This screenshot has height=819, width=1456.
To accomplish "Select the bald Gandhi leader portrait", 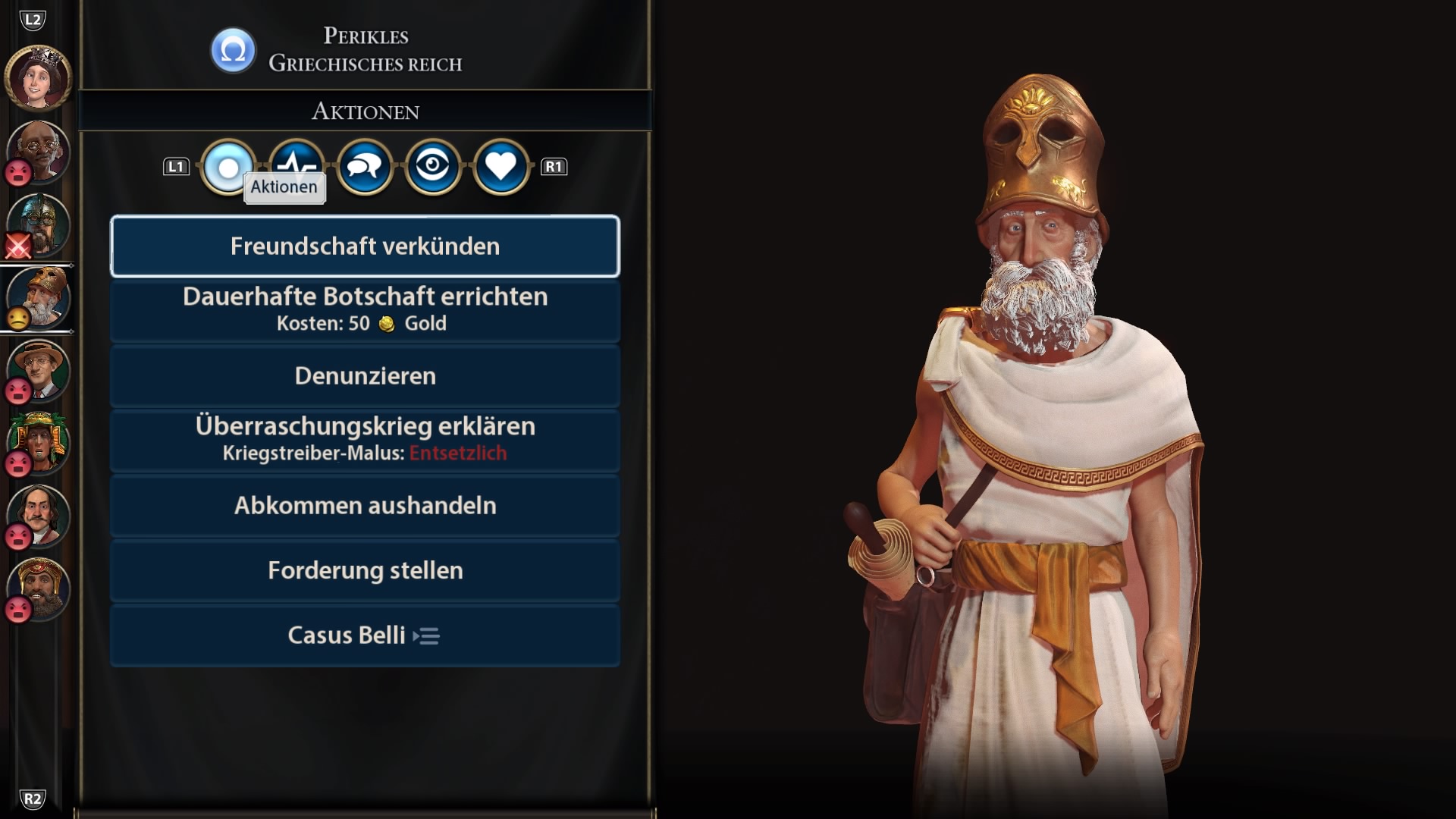I will pos(39,151).
